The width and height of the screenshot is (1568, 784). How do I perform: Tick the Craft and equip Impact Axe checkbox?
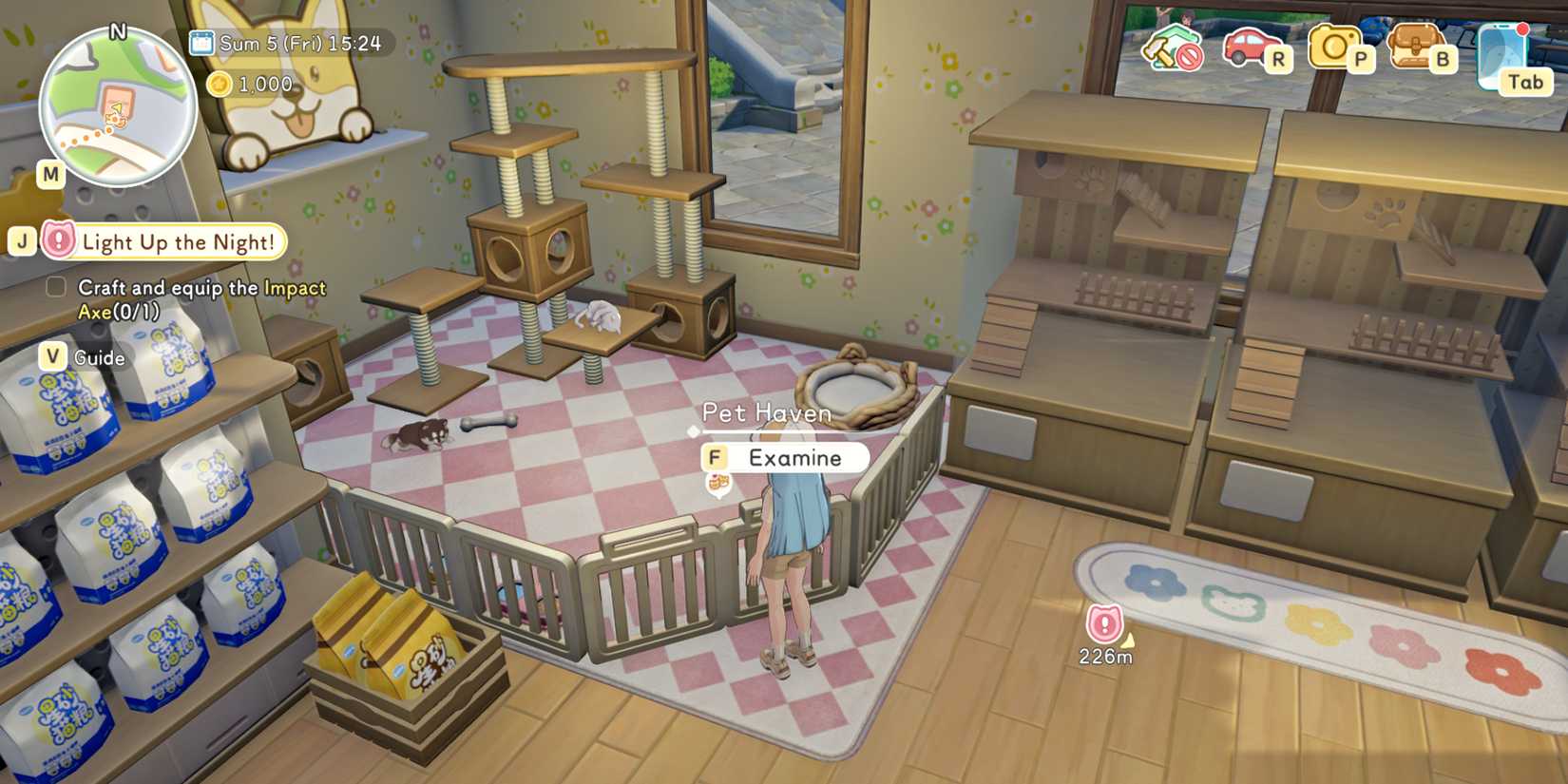(x=55, y=285)
